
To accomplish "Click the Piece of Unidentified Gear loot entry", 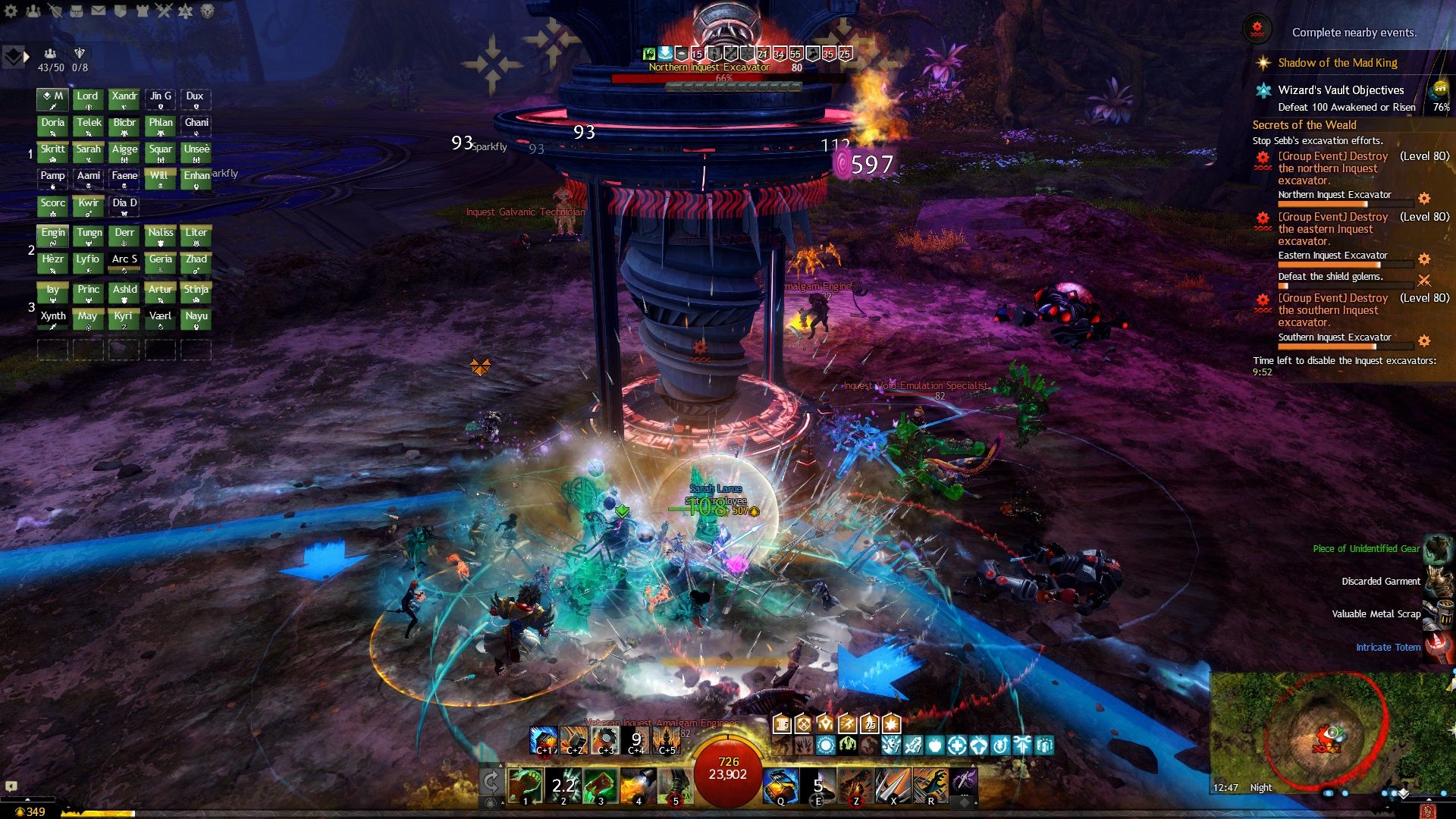I will point(1367,548).
